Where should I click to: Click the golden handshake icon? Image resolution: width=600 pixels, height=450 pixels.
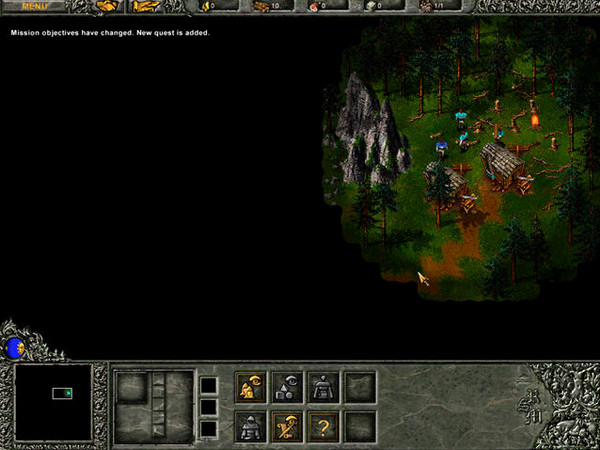(x=107, y=6)
